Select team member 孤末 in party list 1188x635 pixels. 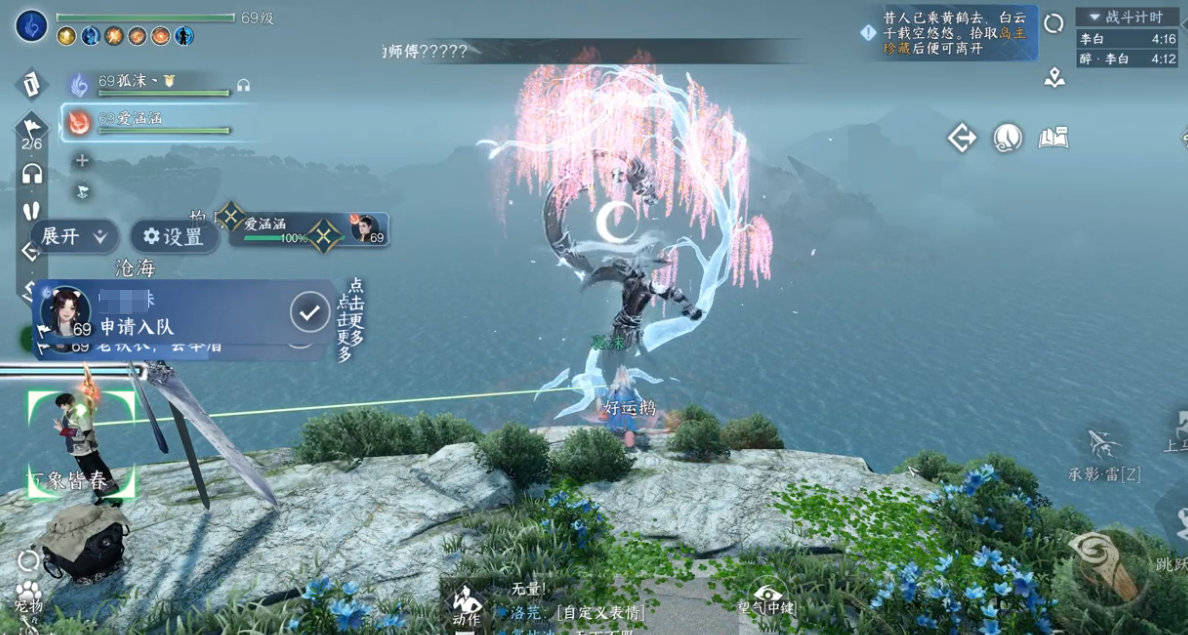click(x=150, y=84)
